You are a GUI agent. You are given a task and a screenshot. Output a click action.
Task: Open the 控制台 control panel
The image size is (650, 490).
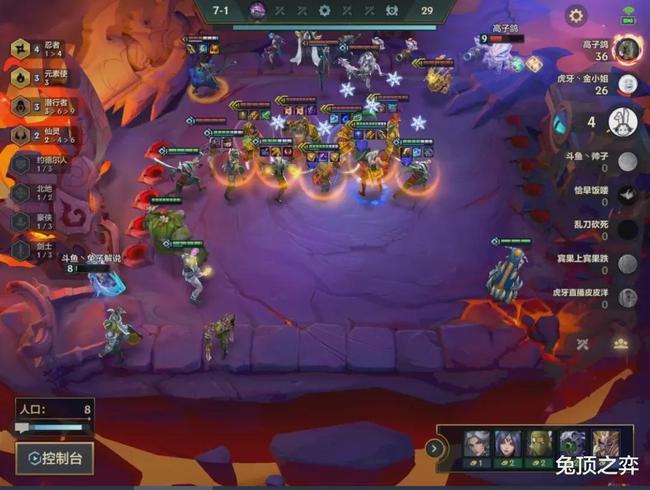tap(55, 458)
